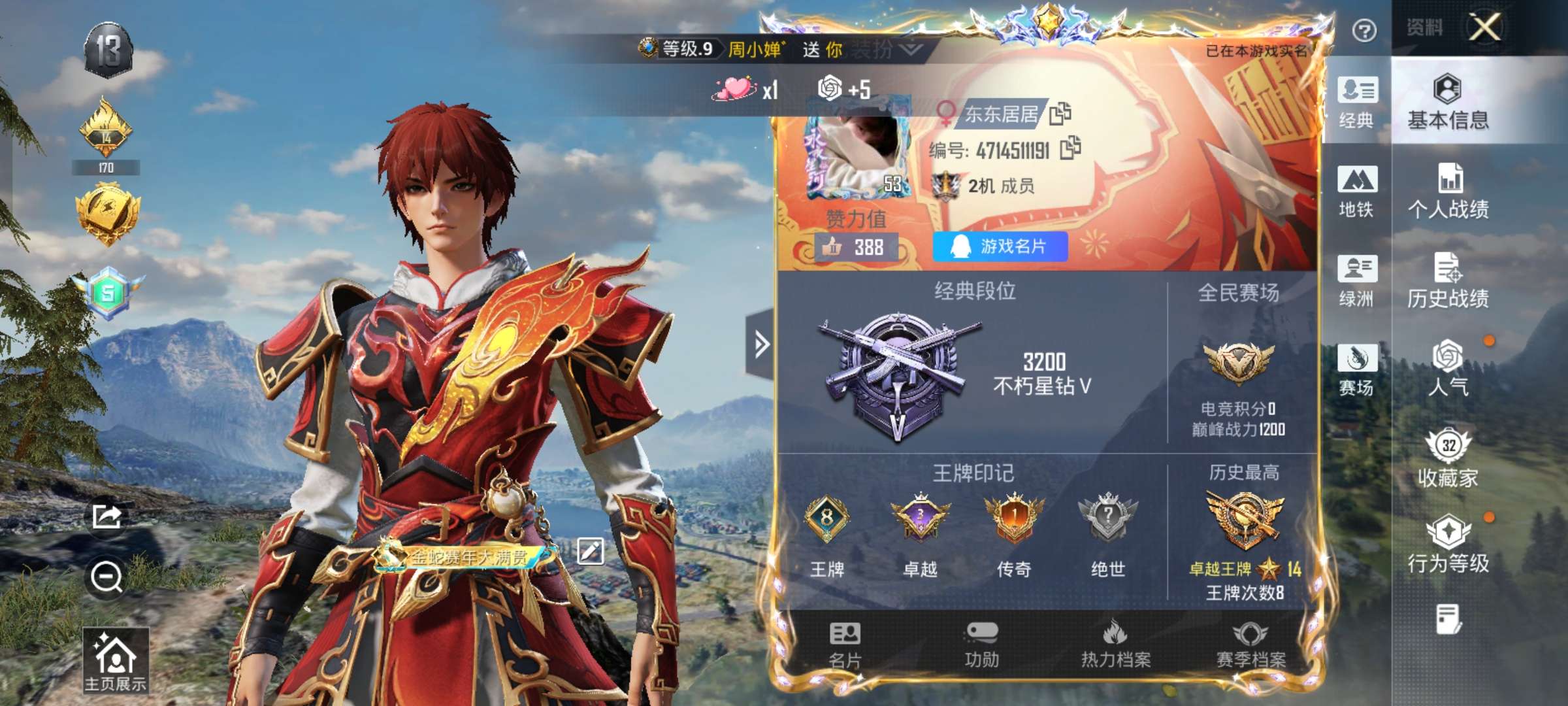Switch to the 经典 classic mode tab
Screen dimensions: 1568x706
[x=1357, y=101]
